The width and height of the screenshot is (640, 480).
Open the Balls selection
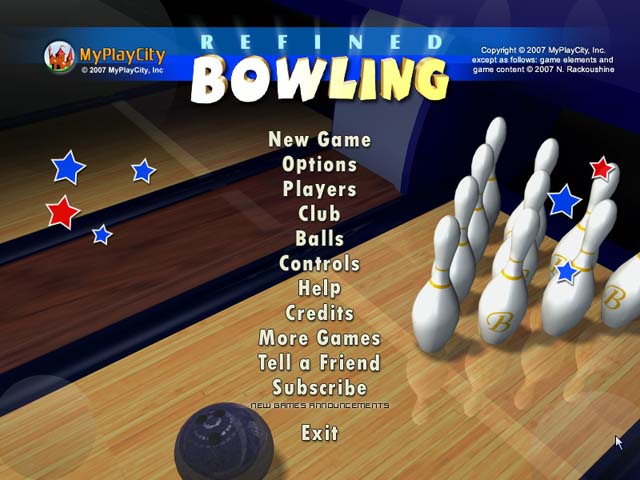click(319, 239)
